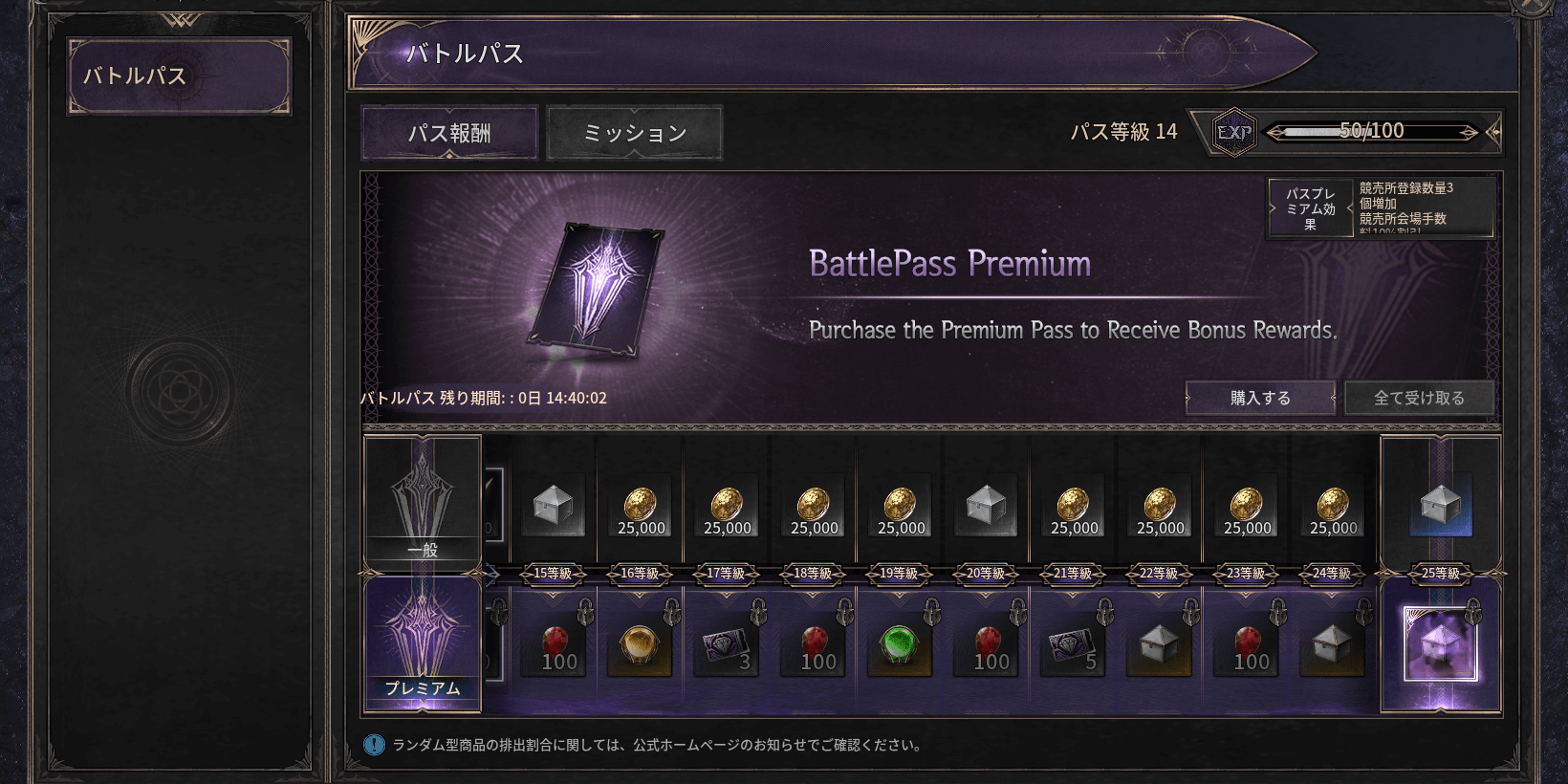
Task: Click the ticket x3 premium reward under 17等級
Action: (x=727, y=644)
